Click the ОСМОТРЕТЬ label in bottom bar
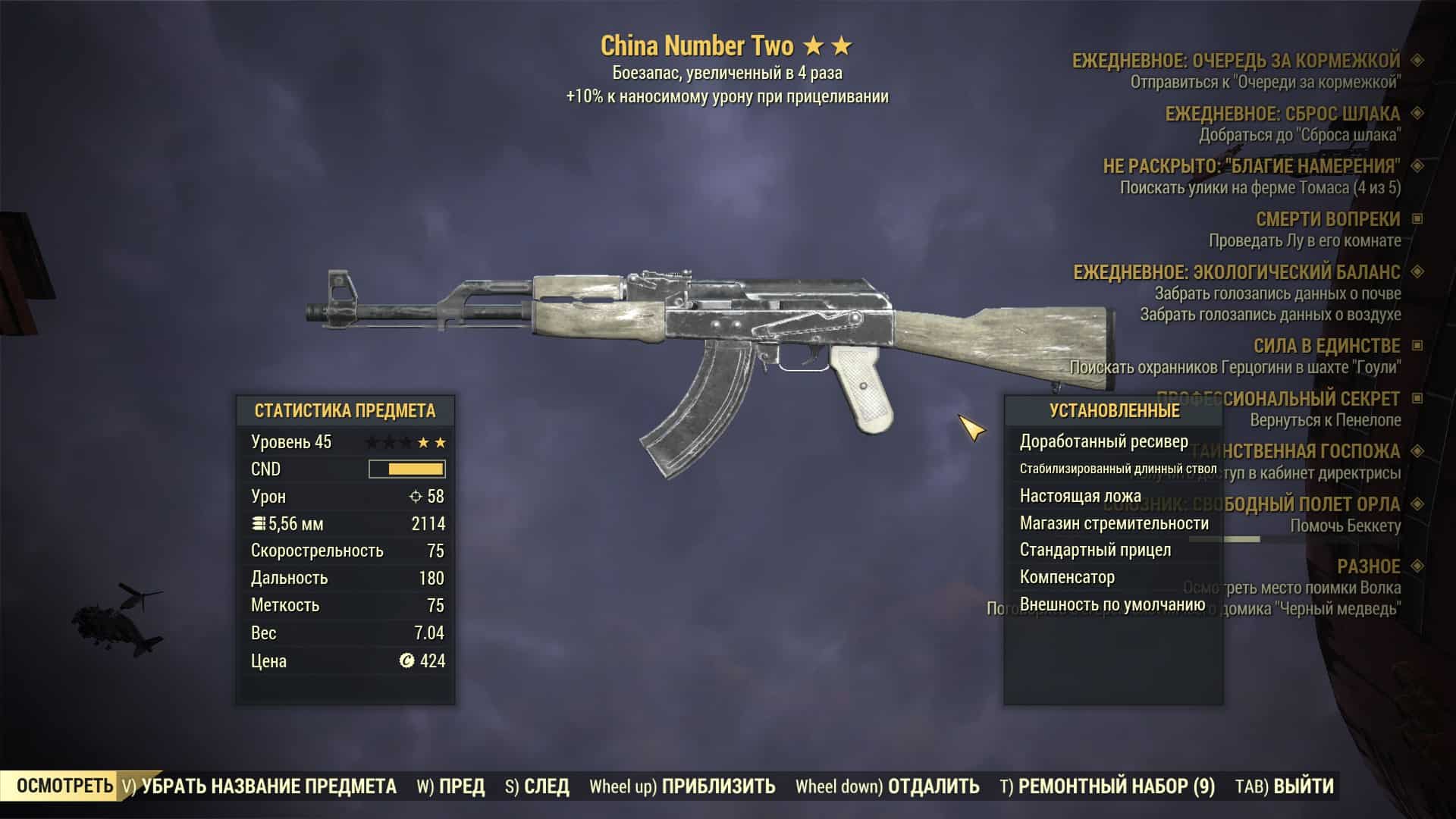 [x=64, y=786]
